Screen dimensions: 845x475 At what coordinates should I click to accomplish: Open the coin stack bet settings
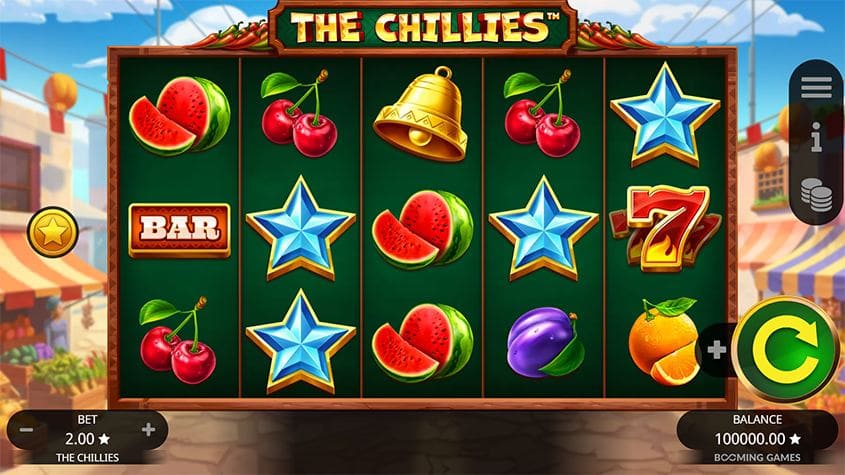816,194
